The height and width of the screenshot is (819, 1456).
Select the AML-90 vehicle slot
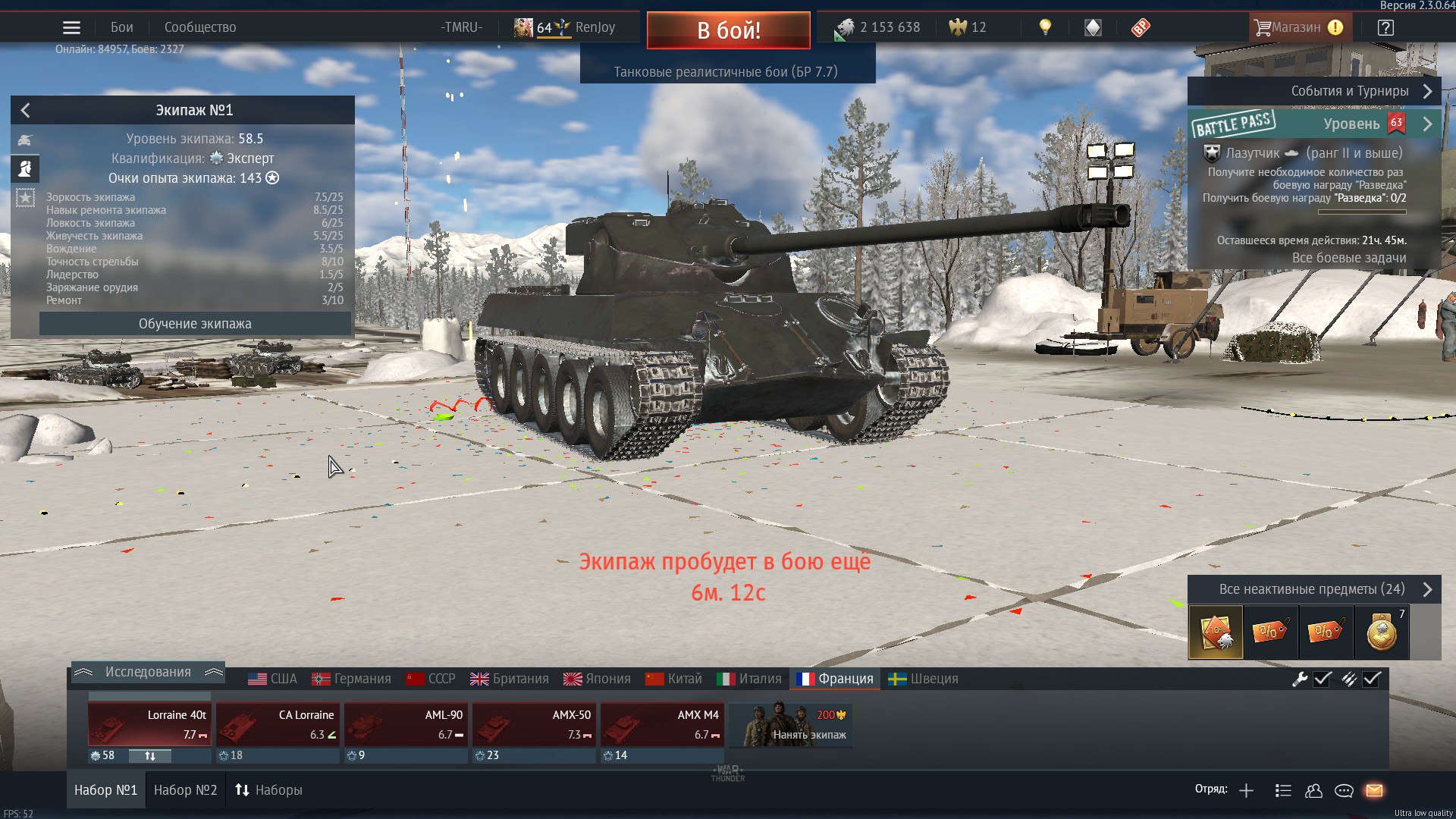tap(406, 724)
